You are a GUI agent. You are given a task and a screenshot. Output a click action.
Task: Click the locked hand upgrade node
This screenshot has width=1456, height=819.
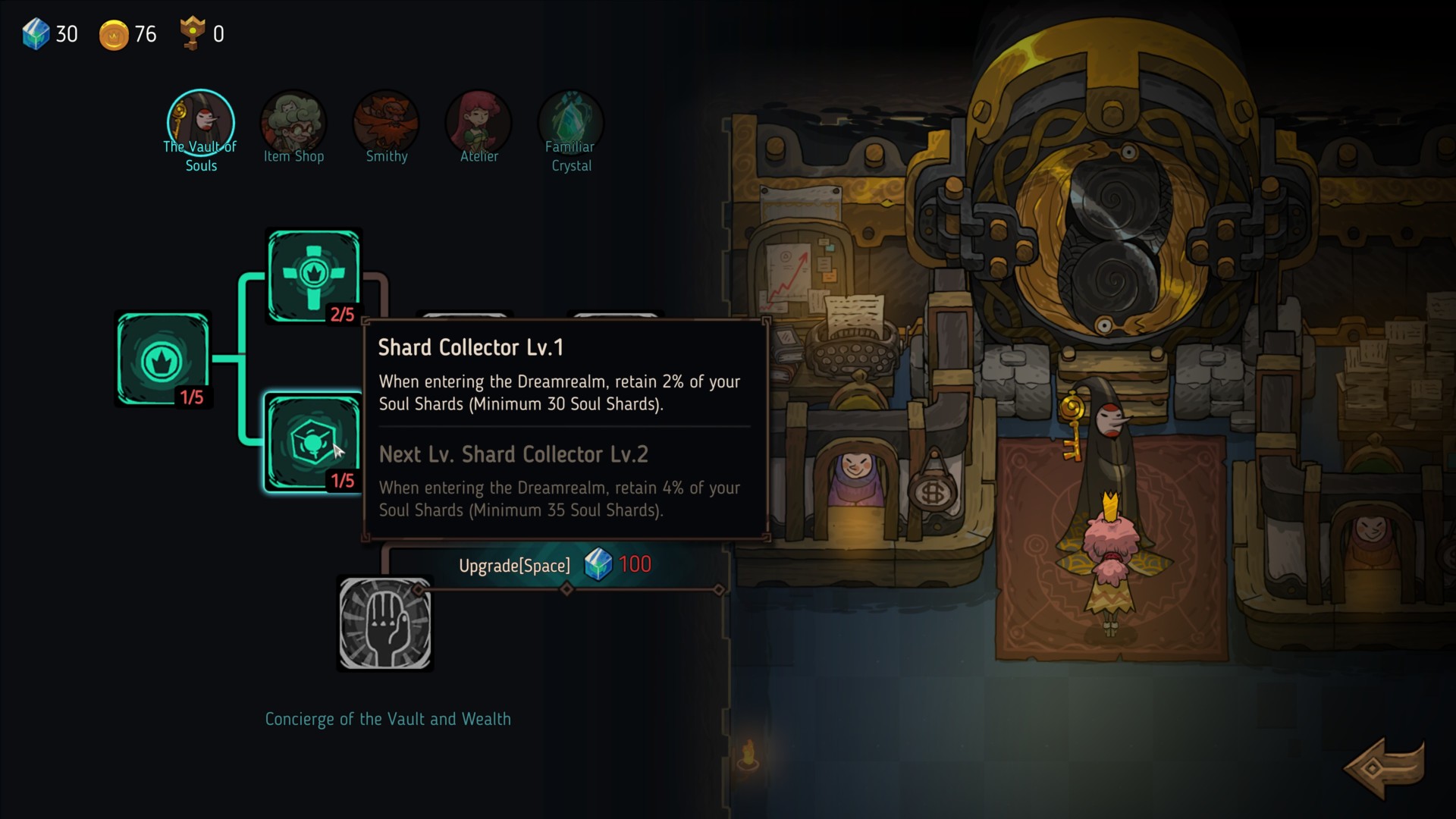[x=385, y=623]
